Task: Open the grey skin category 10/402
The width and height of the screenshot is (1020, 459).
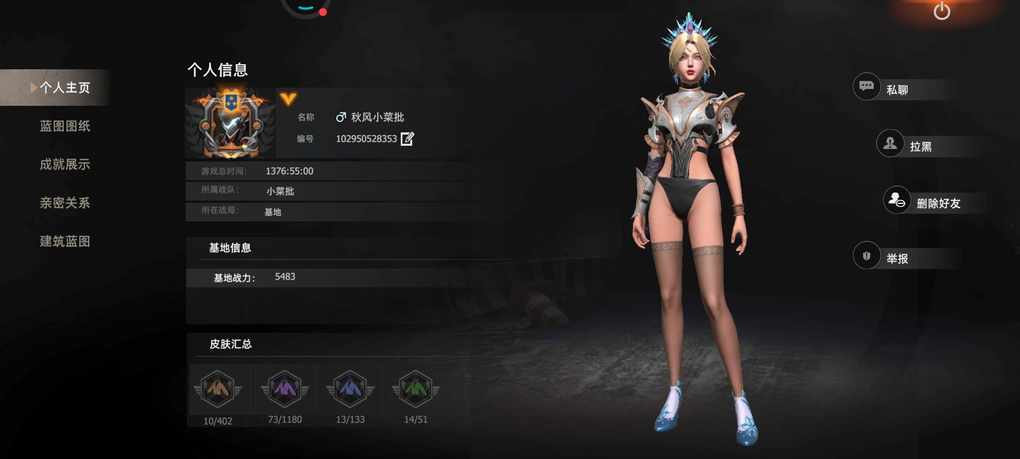Action: 217,388
